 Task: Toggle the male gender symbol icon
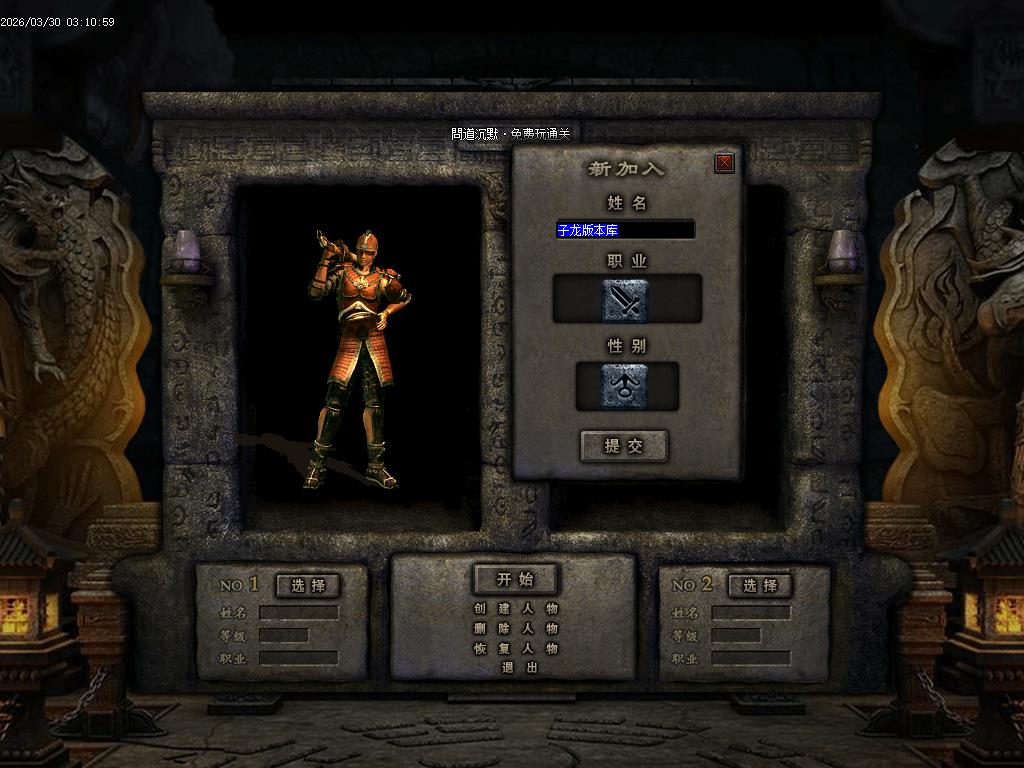pos(626,386)
